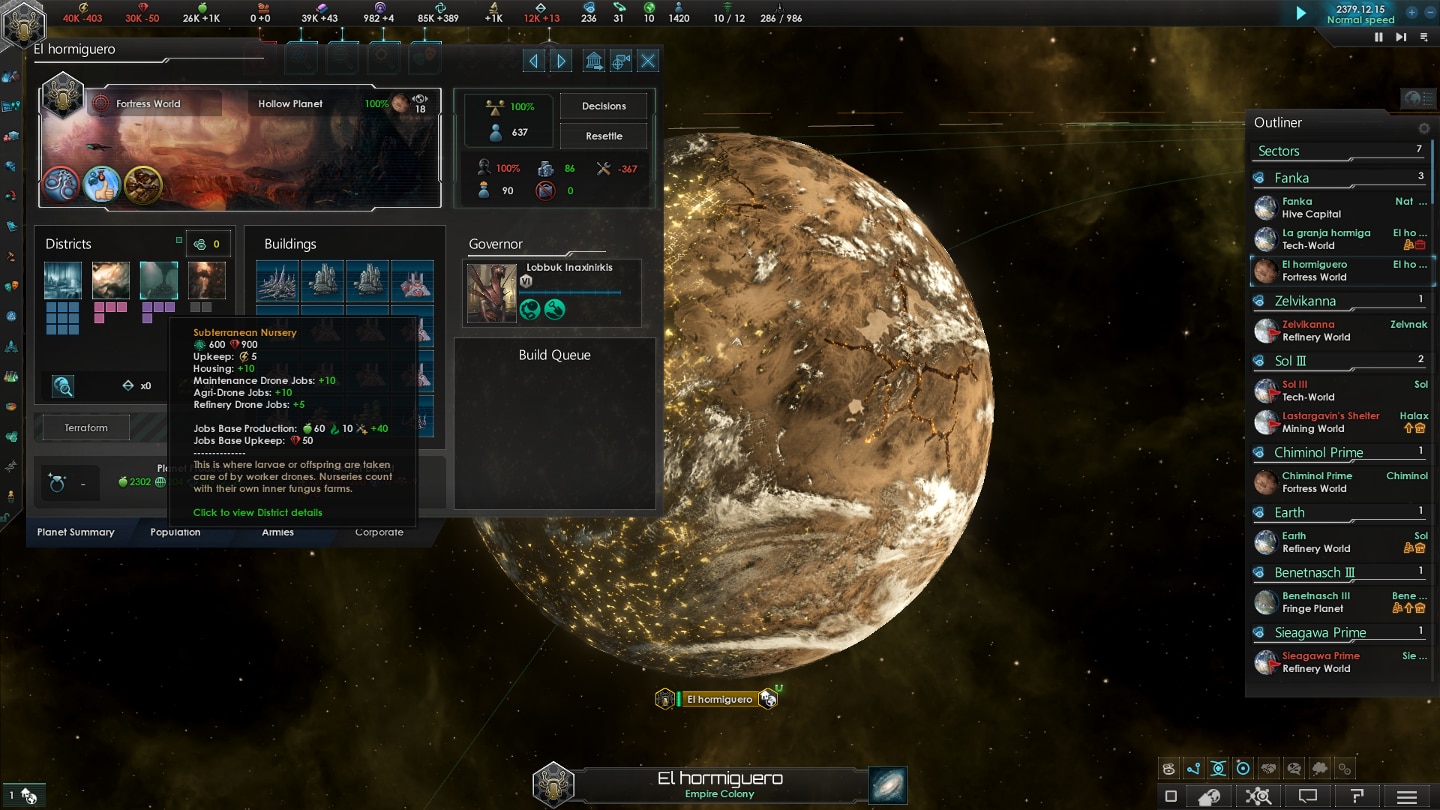This screenshot has width=1440, height=810.
Task: Toggle game pause button
Action: pos(1379,37)
